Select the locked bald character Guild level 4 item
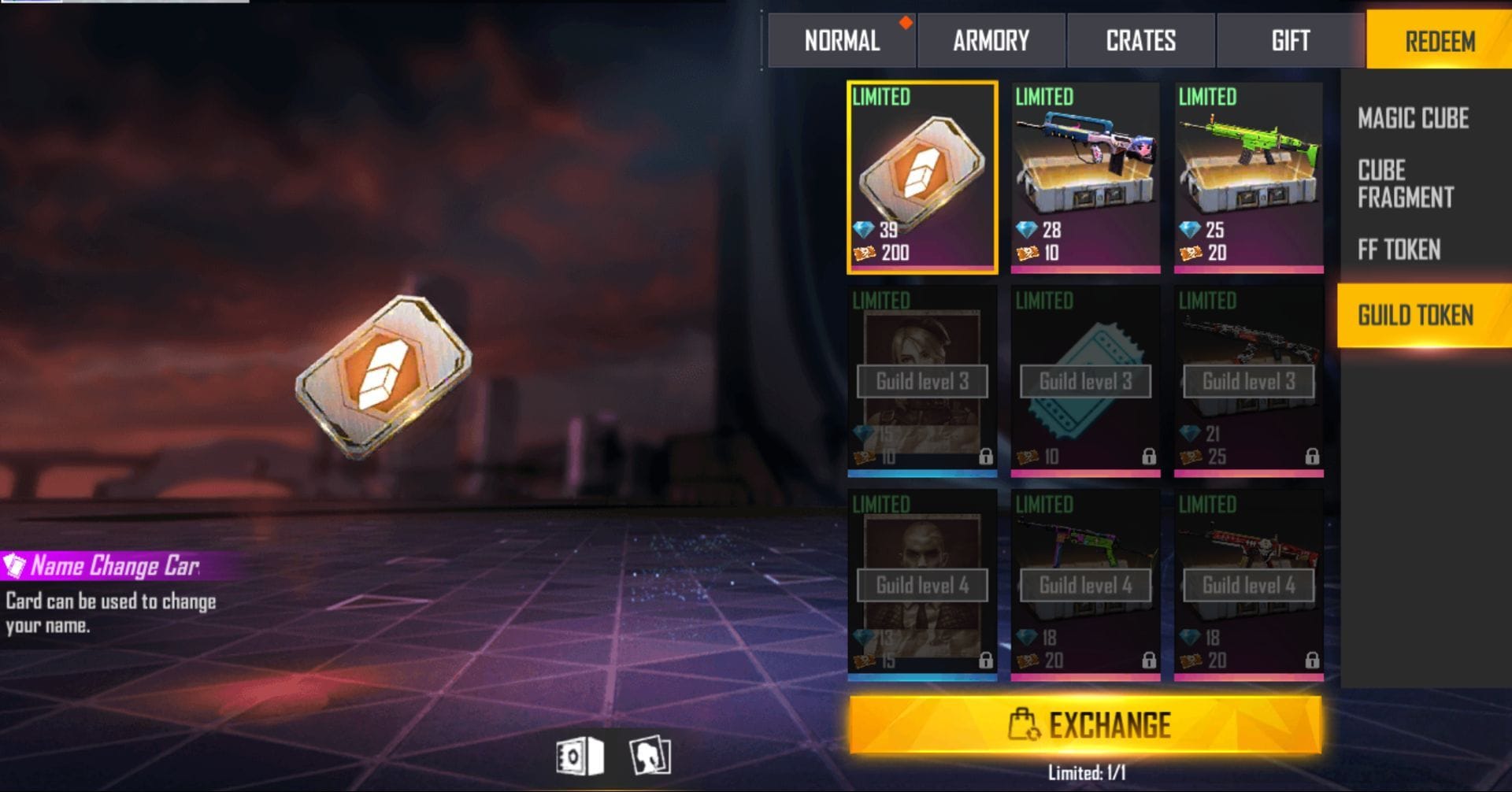This screenshot has width=1512, height=792. tap(922, 585)
